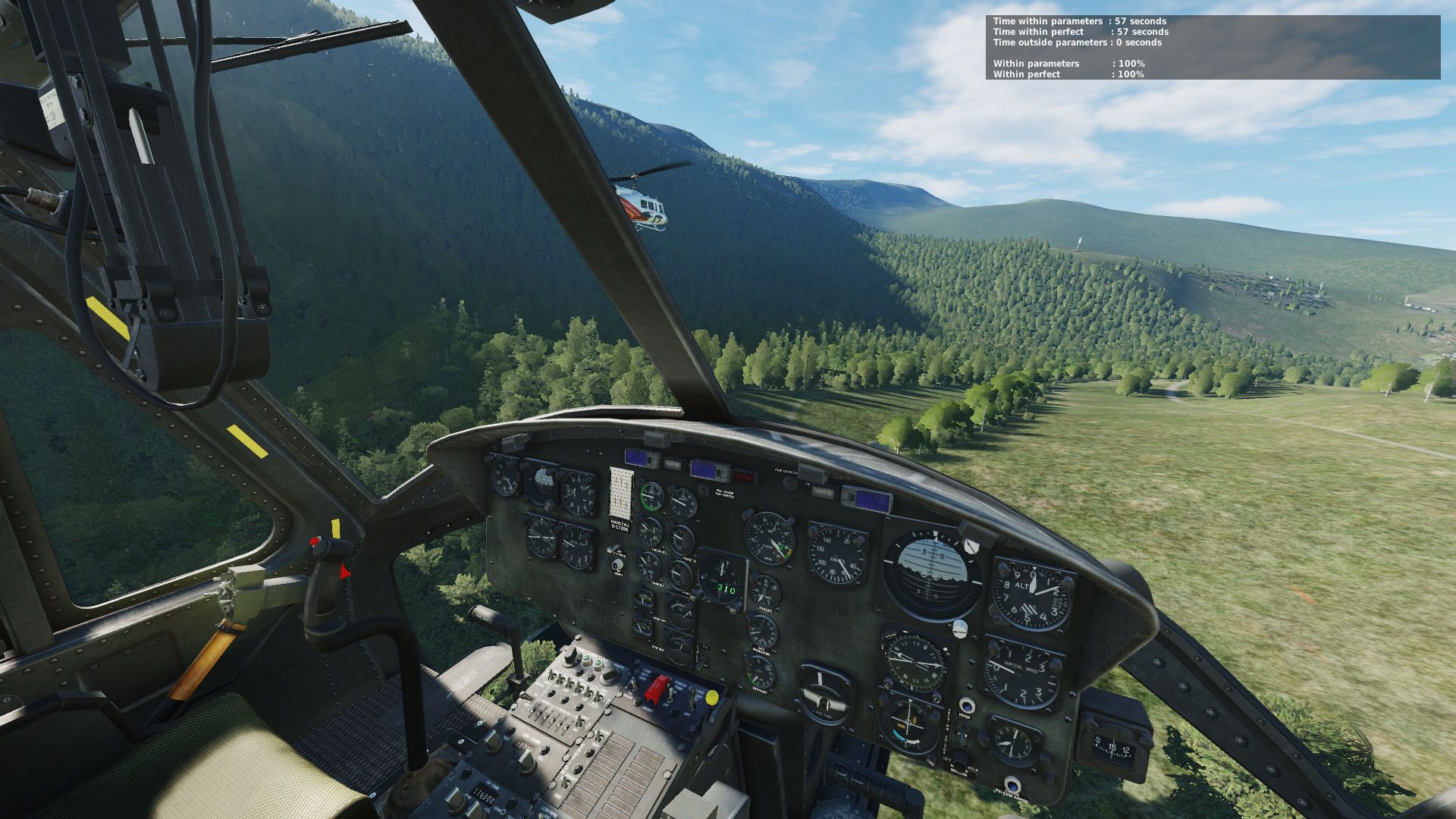Click the airspeed indicator in knots
Screen dimensions: 1456x819
point(836,556)
